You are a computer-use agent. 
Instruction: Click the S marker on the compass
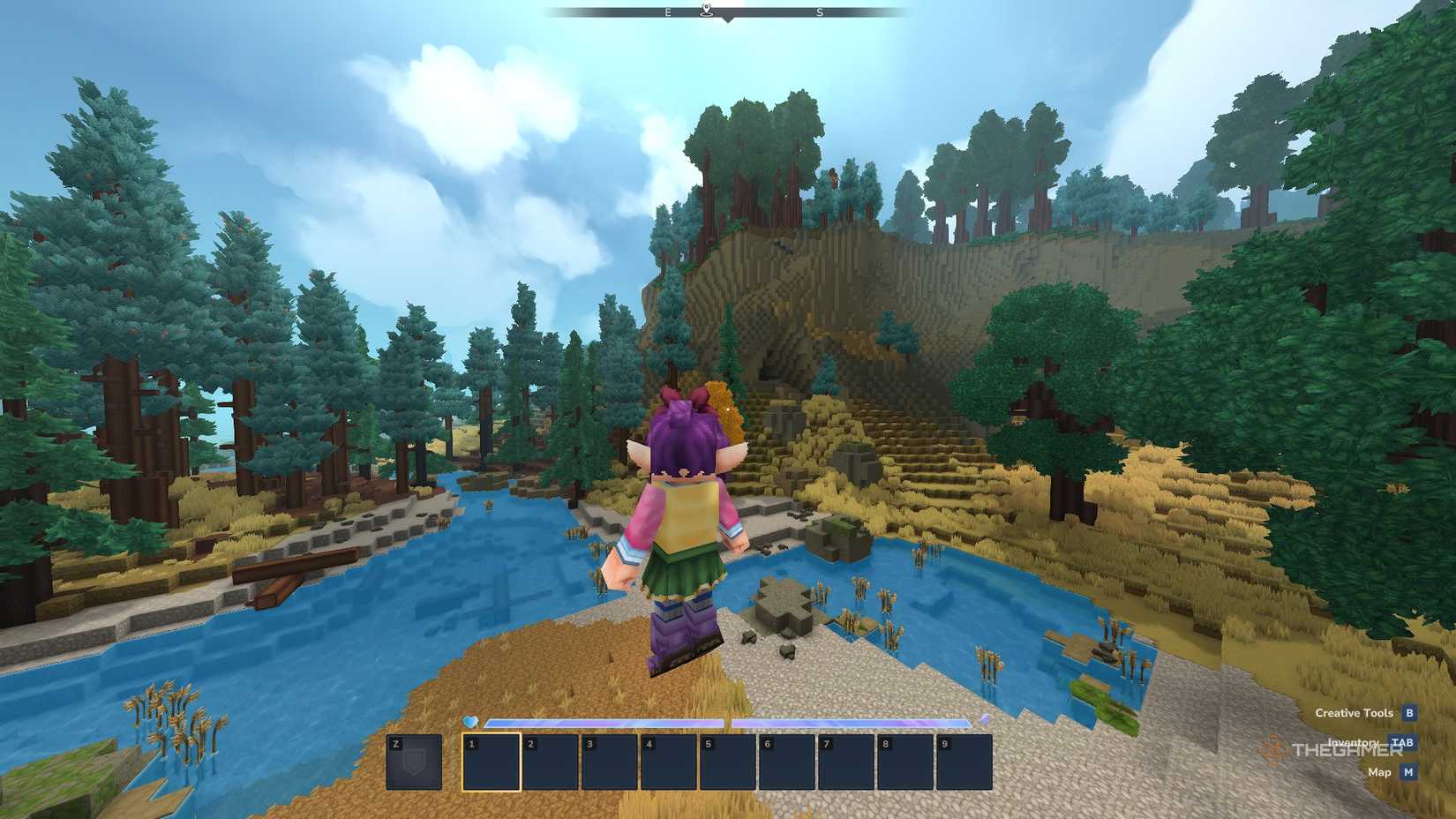tap(820, 13)
